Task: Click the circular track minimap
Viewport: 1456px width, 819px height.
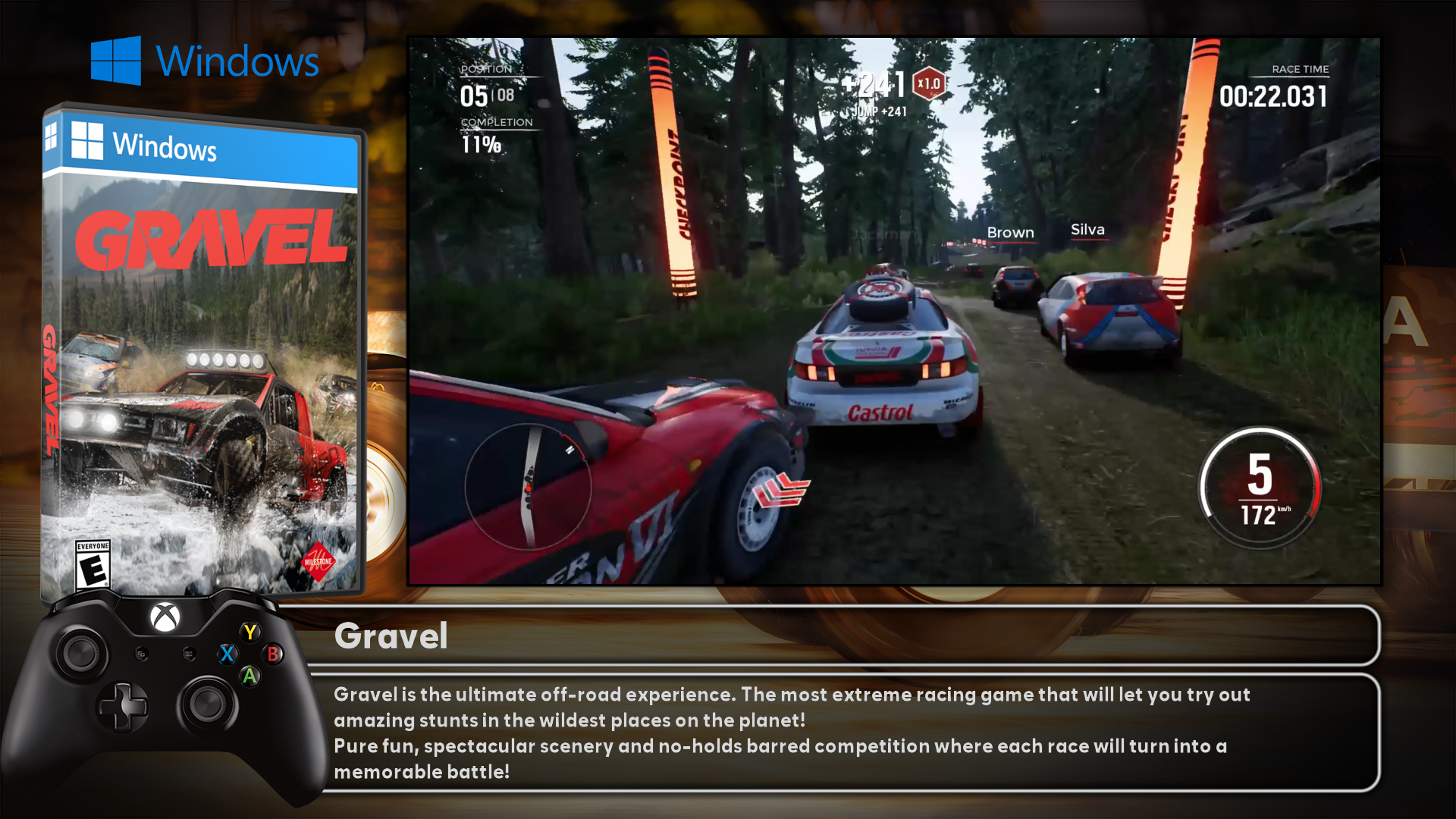Action: coord(529,485)
